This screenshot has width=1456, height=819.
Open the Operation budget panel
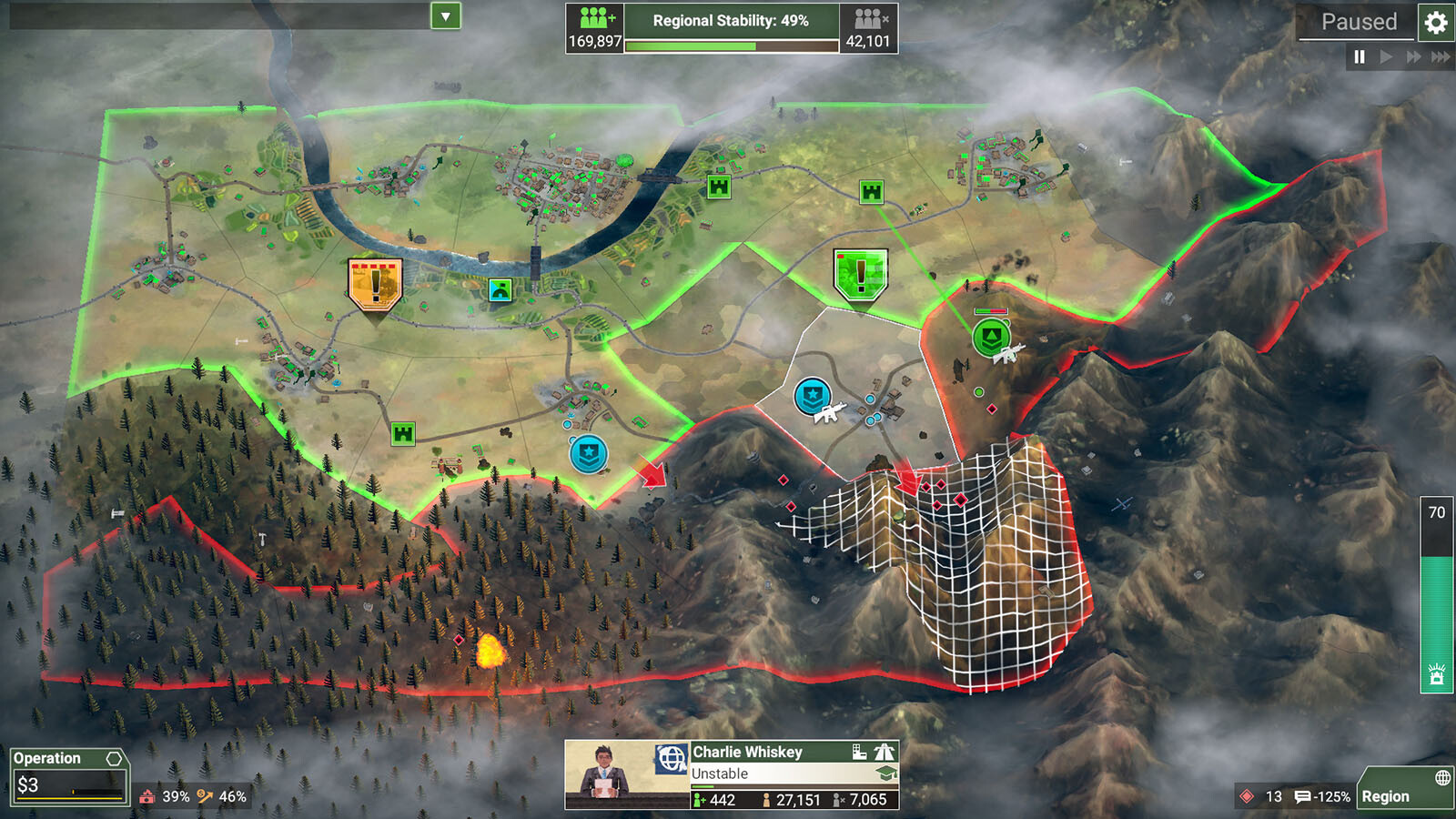pyautogui.click(x=68, y=775)
